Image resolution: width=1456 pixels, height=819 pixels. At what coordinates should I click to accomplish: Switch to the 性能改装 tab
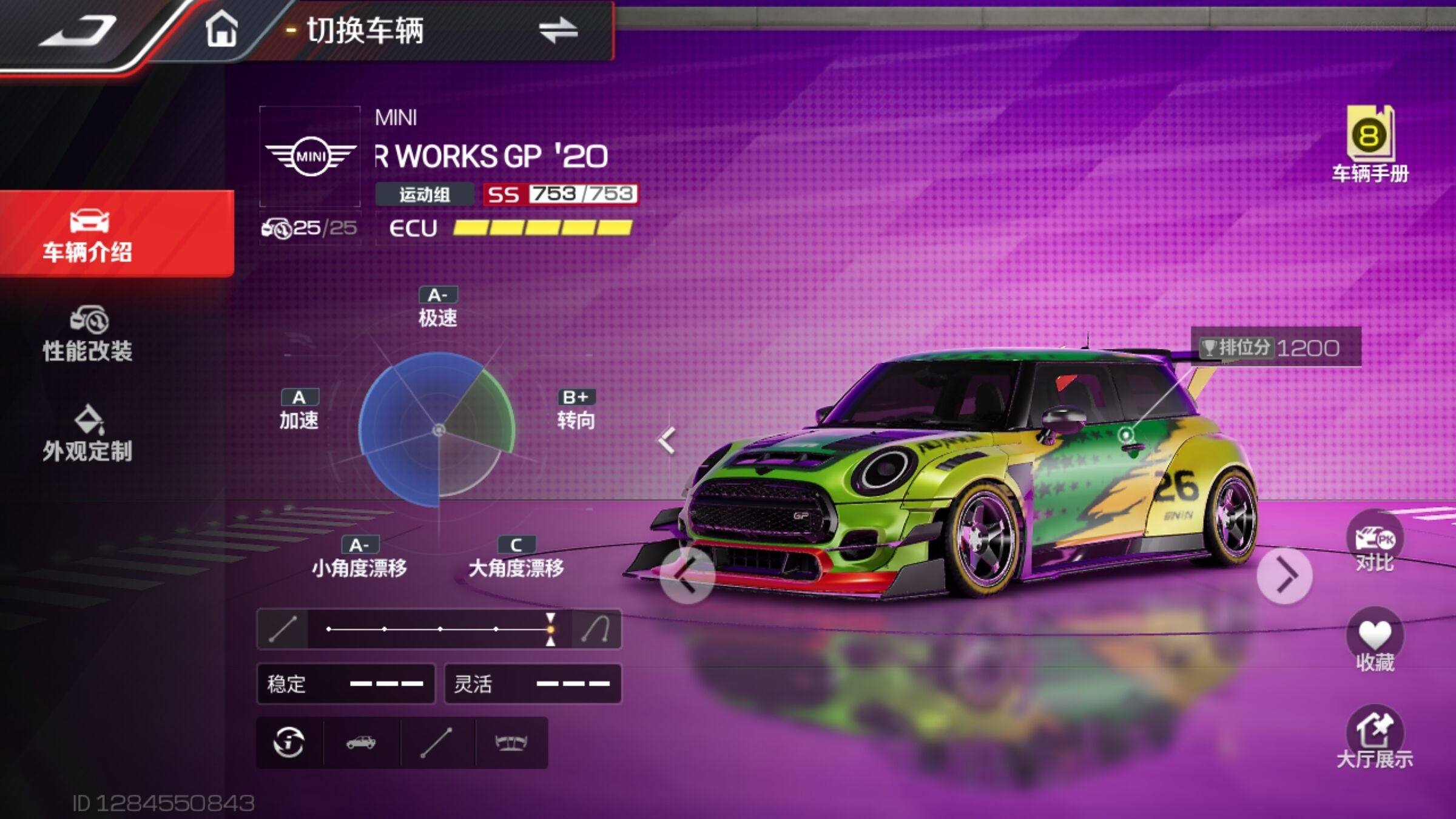(x=89, y=335)
